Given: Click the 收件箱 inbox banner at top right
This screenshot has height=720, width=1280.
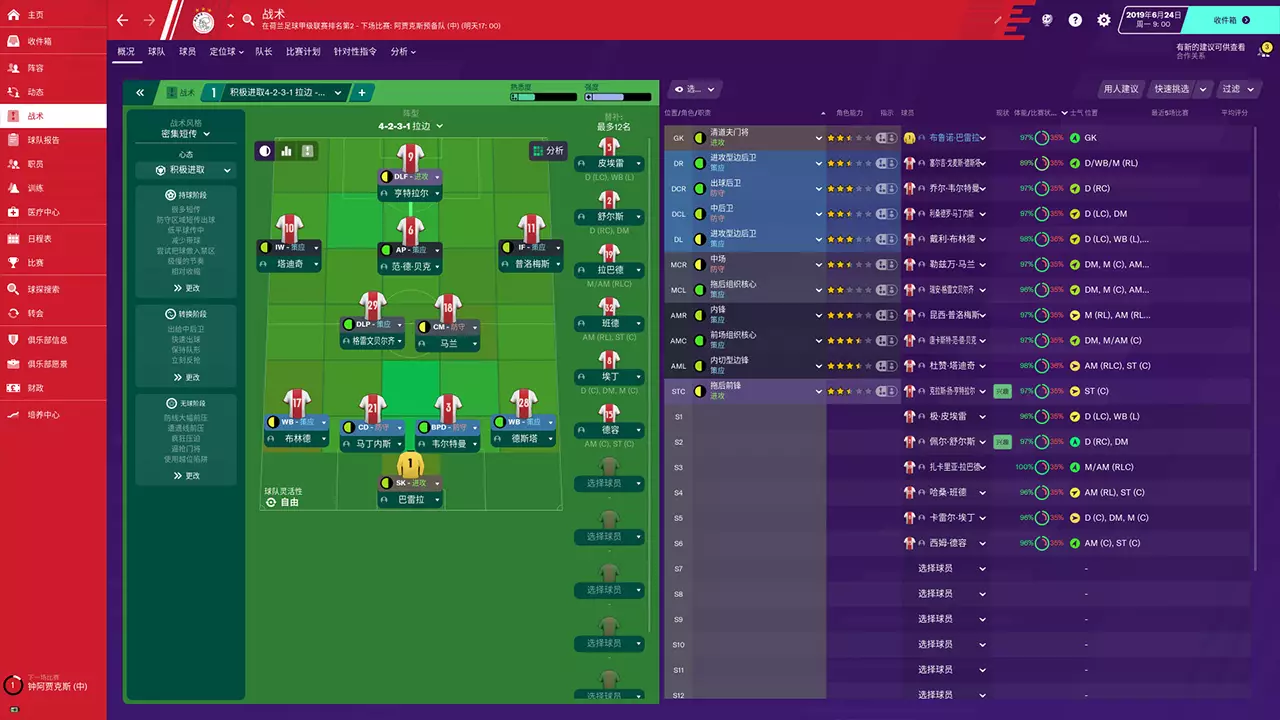Looking at the screenshot, I should (x=1225, y=18).
